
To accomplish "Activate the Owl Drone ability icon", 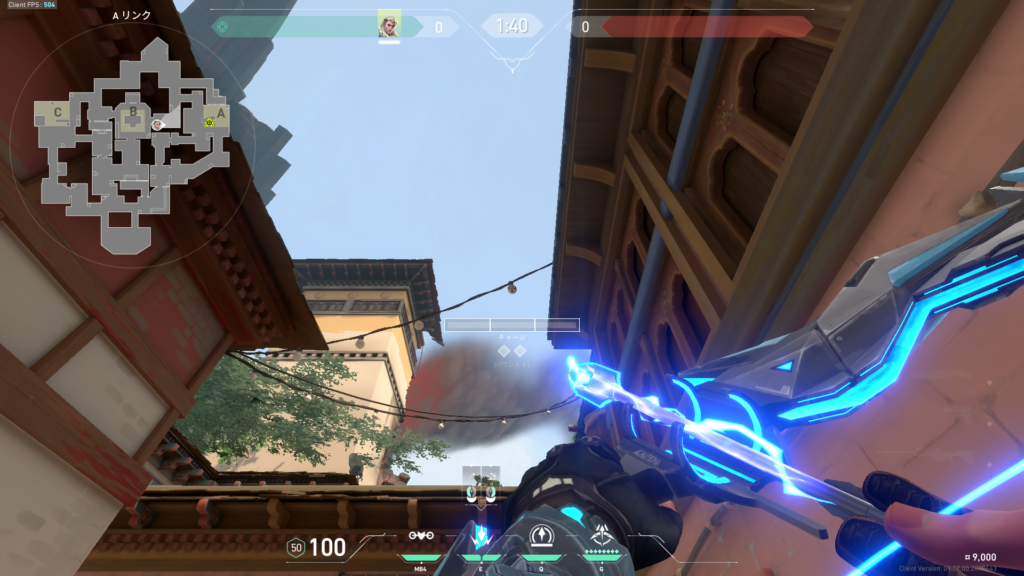I will pos(420,536).
